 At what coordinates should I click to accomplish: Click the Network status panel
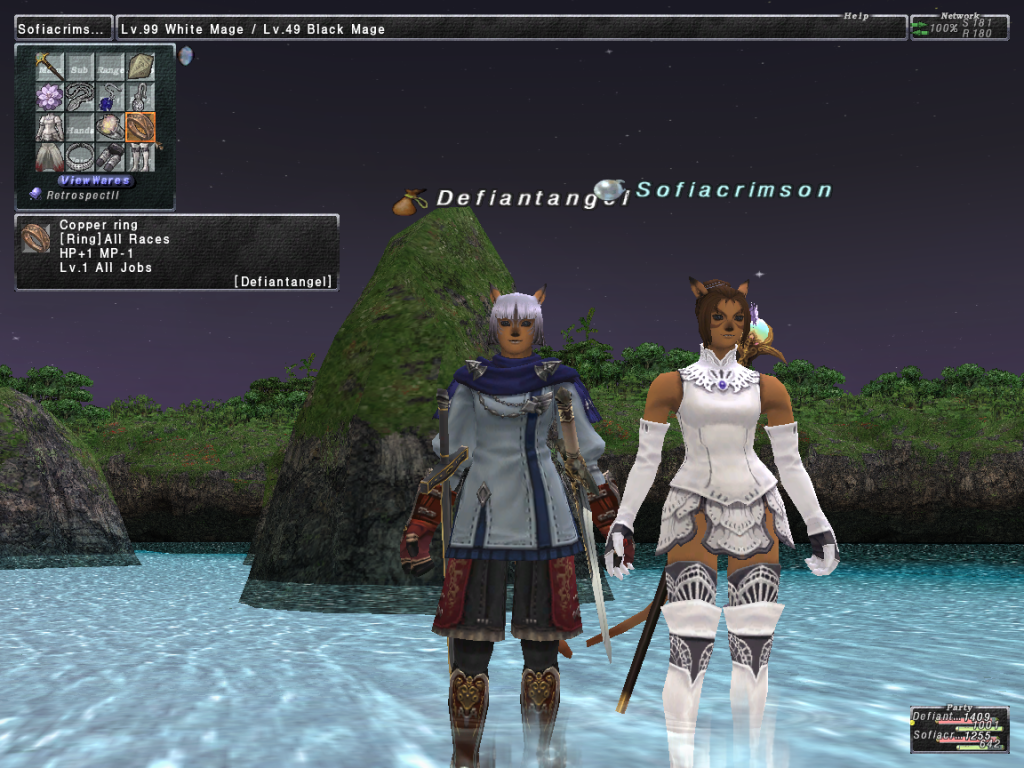pyautogui.click(x=958, y=27)
